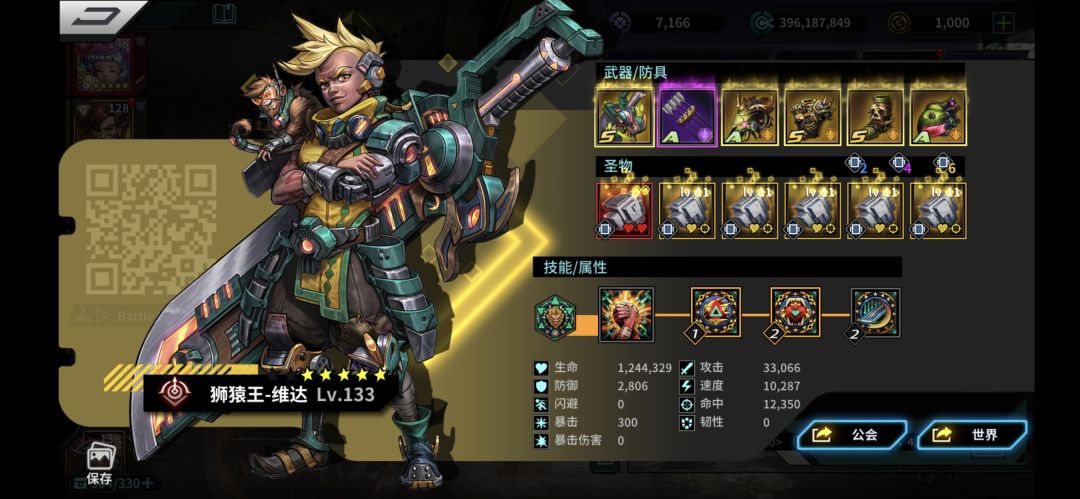Screen dimensions: 1080x499
Task: Open the book icon in top bar
Action: (x=224, y=14)
